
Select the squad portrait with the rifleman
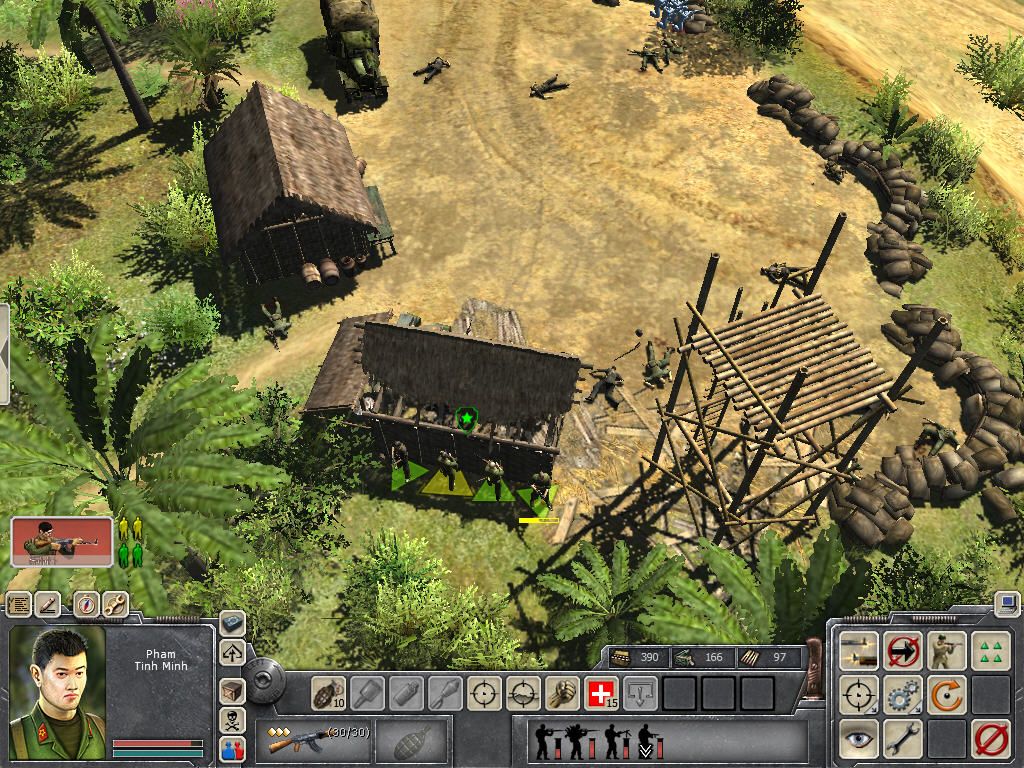(62, 541)
